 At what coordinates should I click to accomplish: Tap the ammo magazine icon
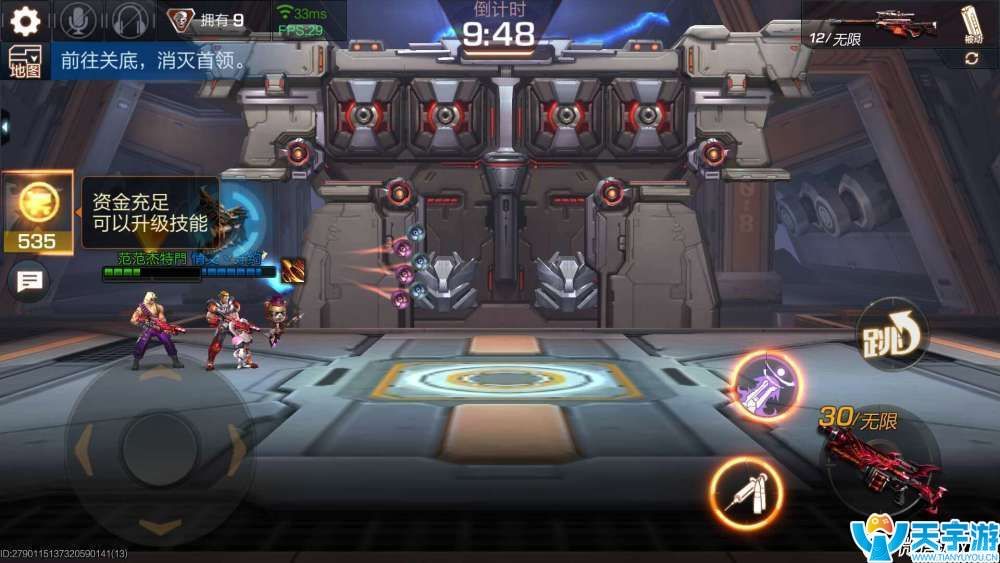(x=970, y=24)
